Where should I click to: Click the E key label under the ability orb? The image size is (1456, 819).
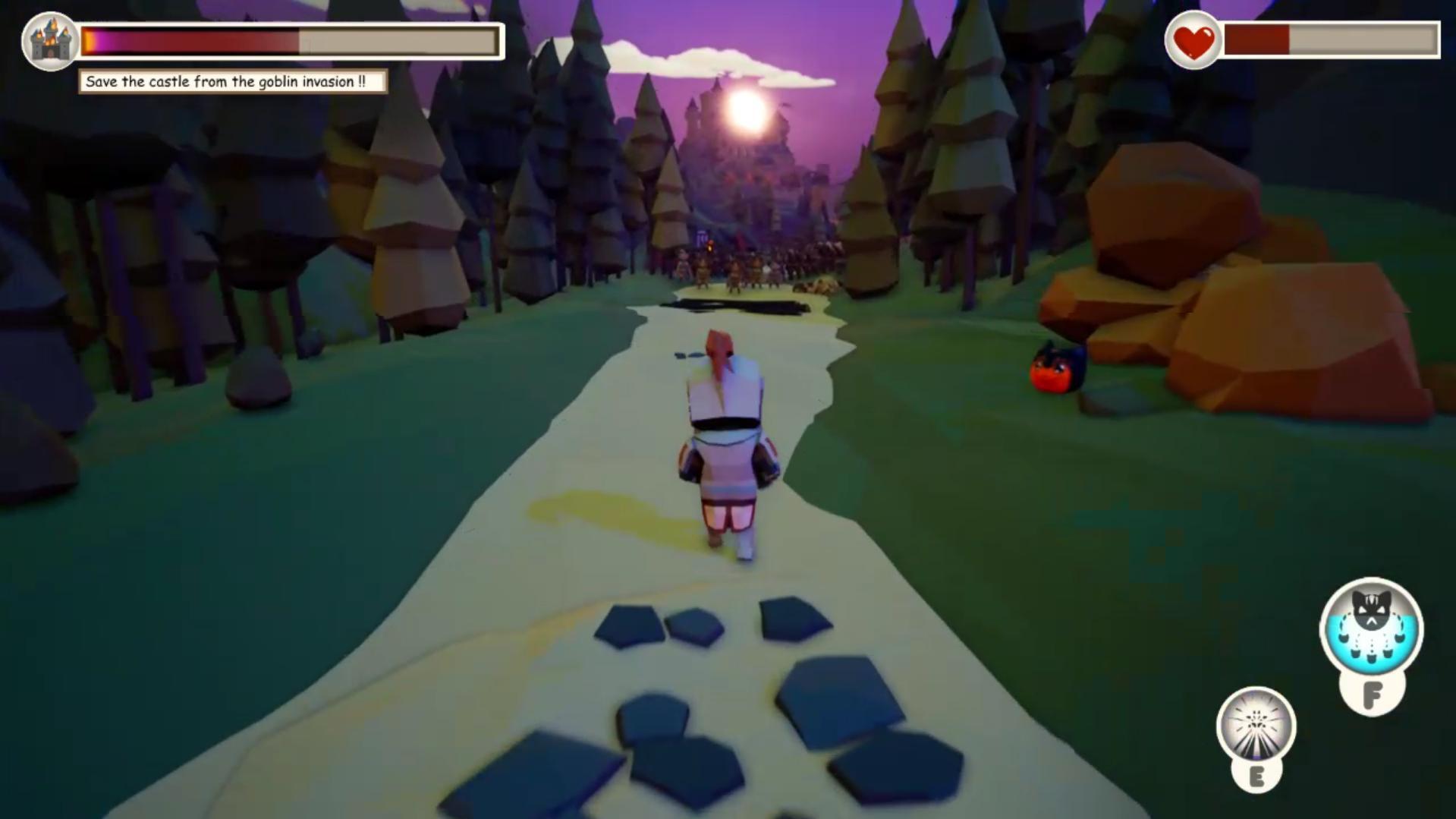[x=1257, y=777]
